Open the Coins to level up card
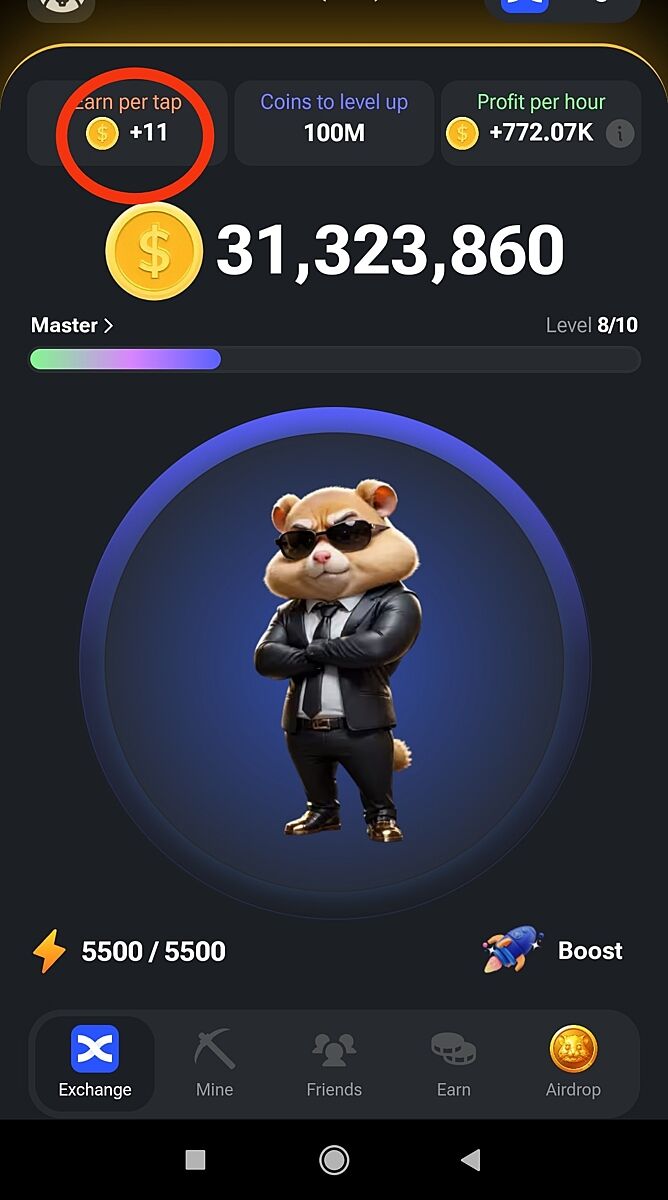This screenshot has height=1200, width=668. [334, 122]
